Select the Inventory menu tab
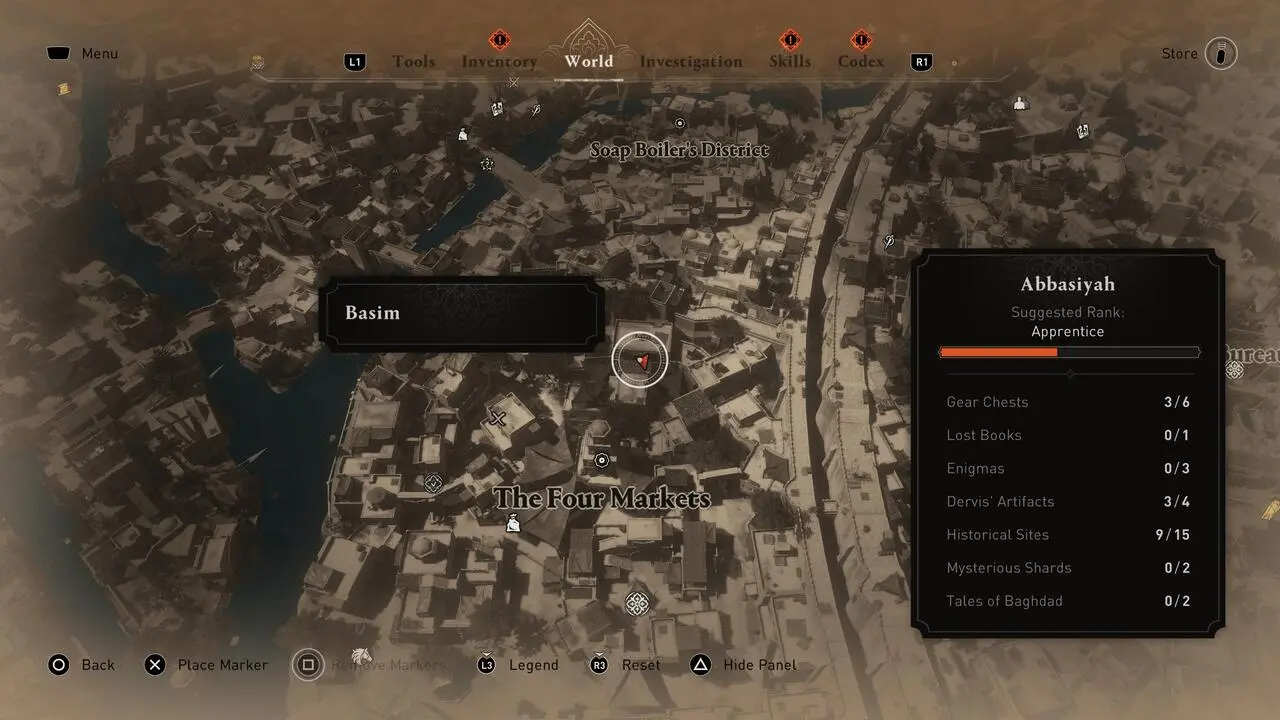The width and height of the screenshot is (1280, 720). tap(498, 61)
